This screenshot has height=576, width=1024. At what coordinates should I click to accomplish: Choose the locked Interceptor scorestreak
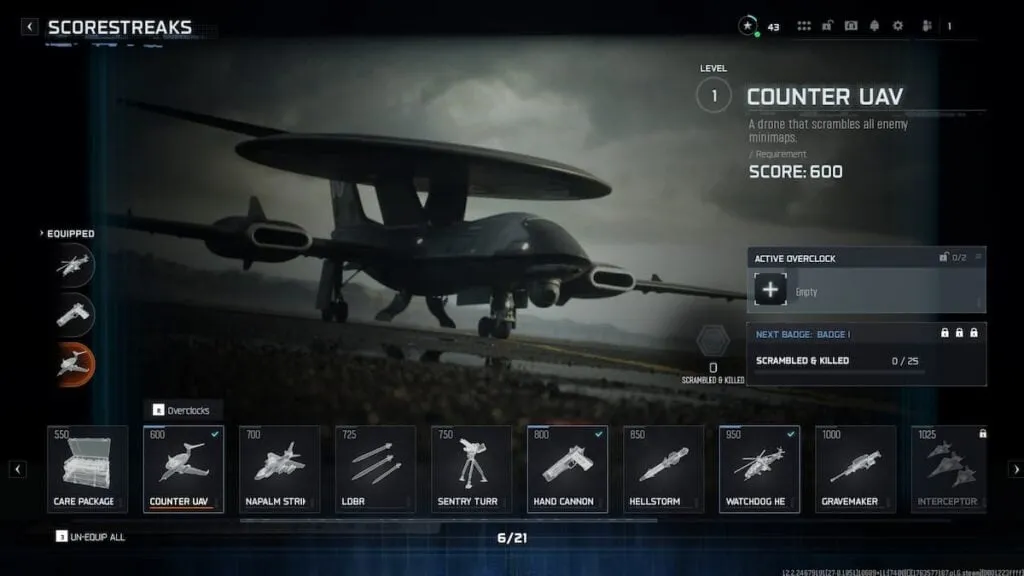(950, 469)
